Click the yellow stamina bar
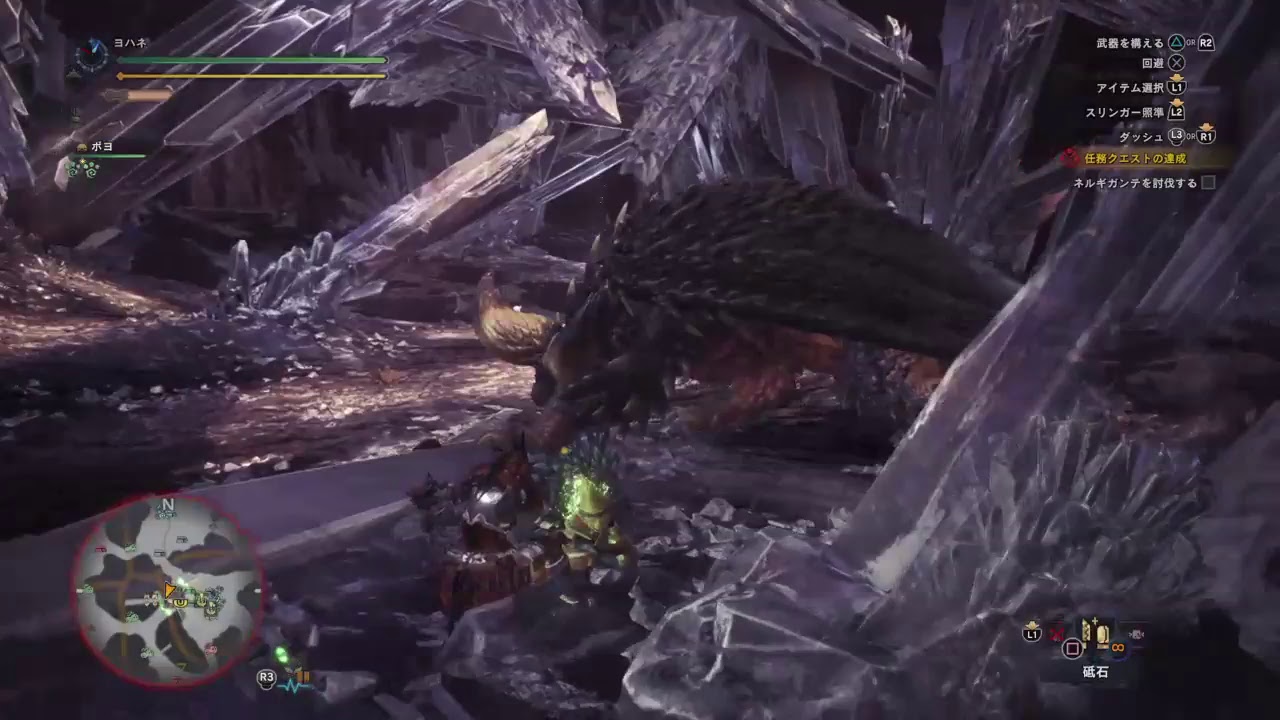This screenshot has width=1280, height=720. (250, 77)
